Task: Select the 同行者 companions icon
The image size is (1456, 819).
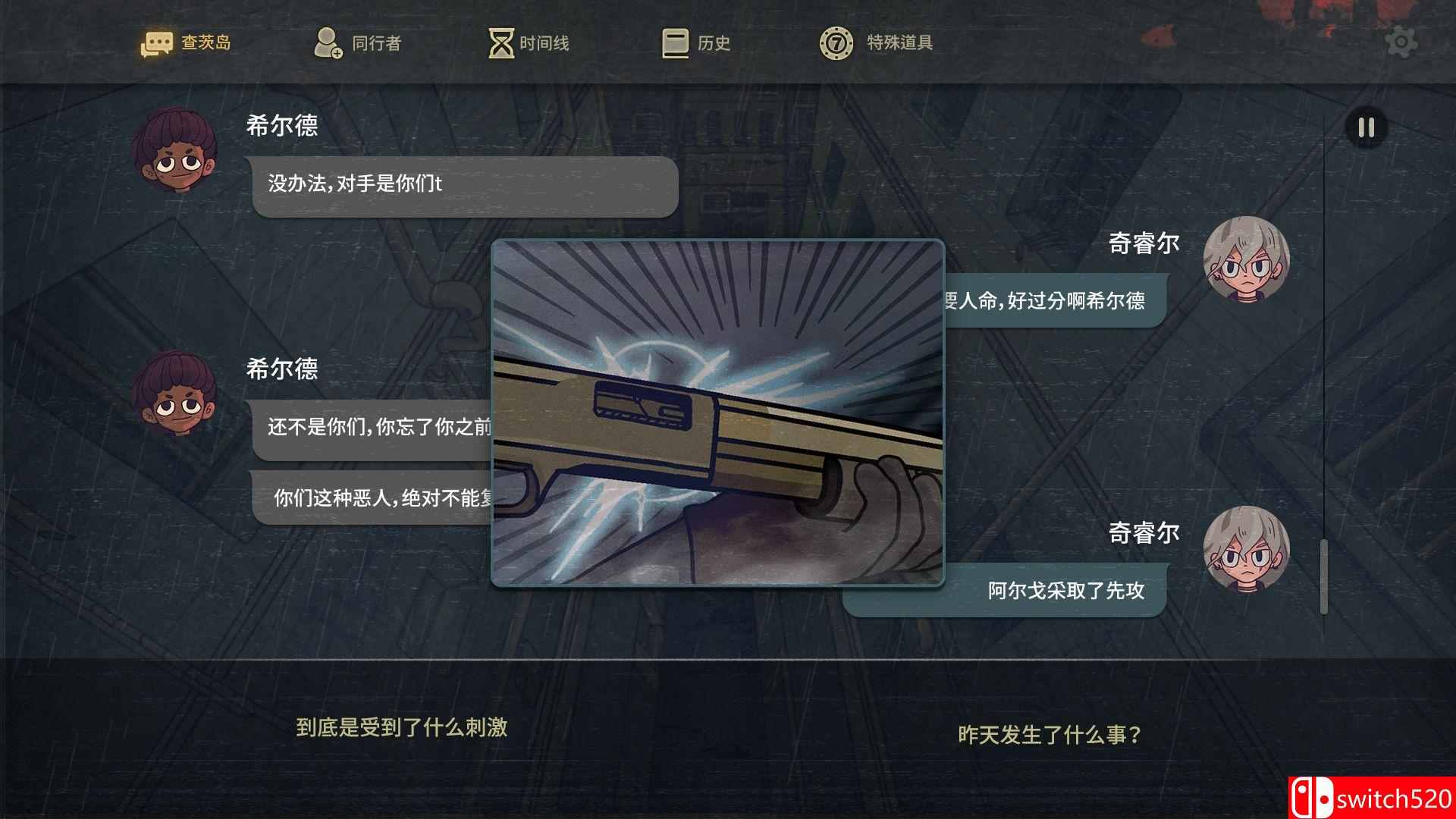Action: coord(329,42)
